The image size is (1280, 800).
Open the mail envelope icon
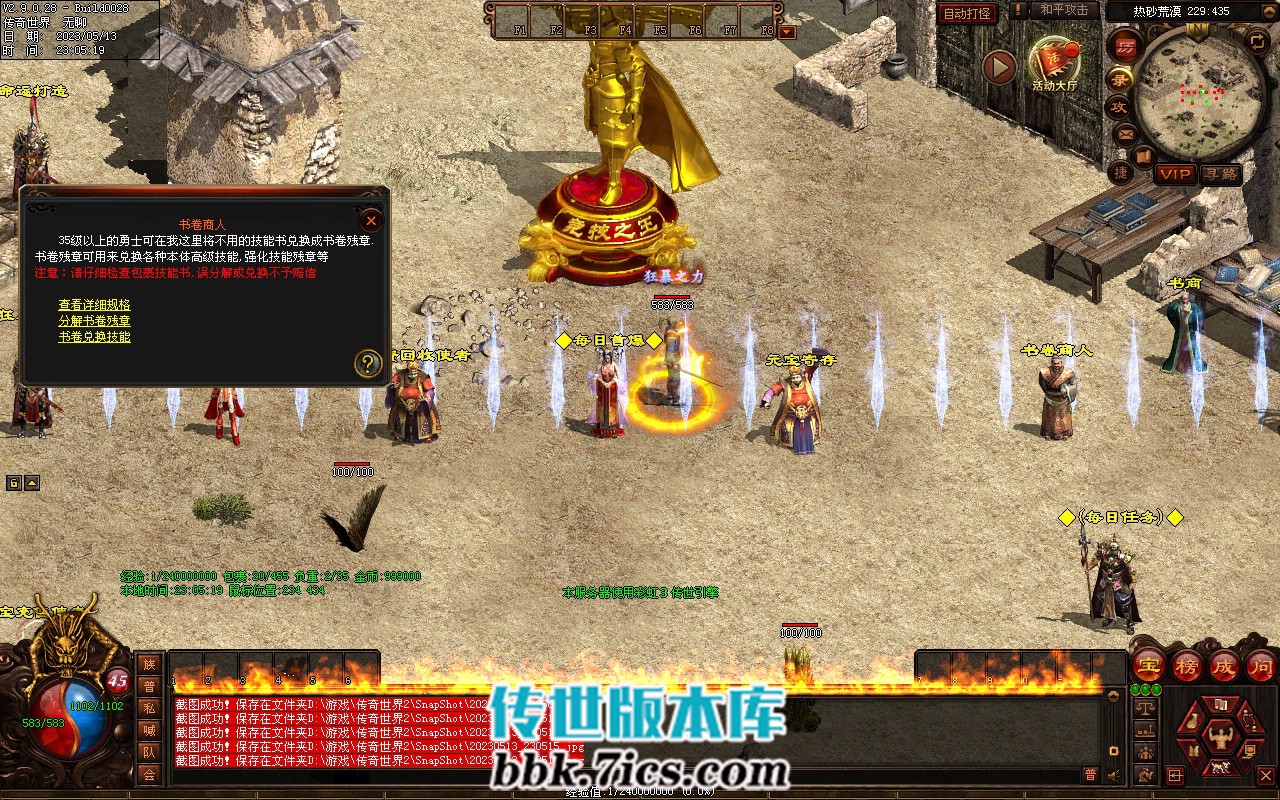[1124, 133]
